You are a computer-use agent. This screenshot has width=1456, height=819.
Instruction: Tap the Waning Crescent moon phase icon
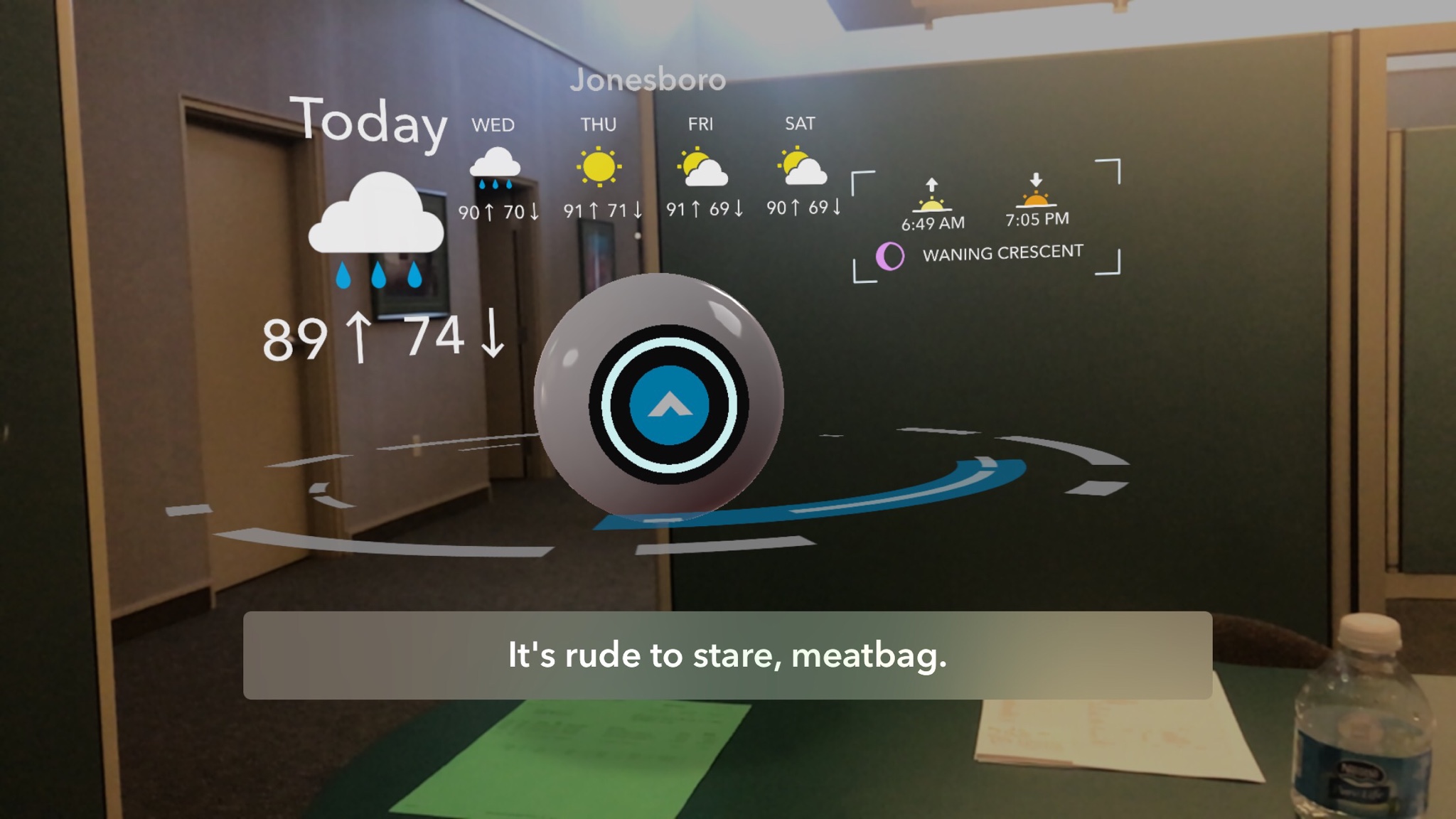click(x=890, y=256)
